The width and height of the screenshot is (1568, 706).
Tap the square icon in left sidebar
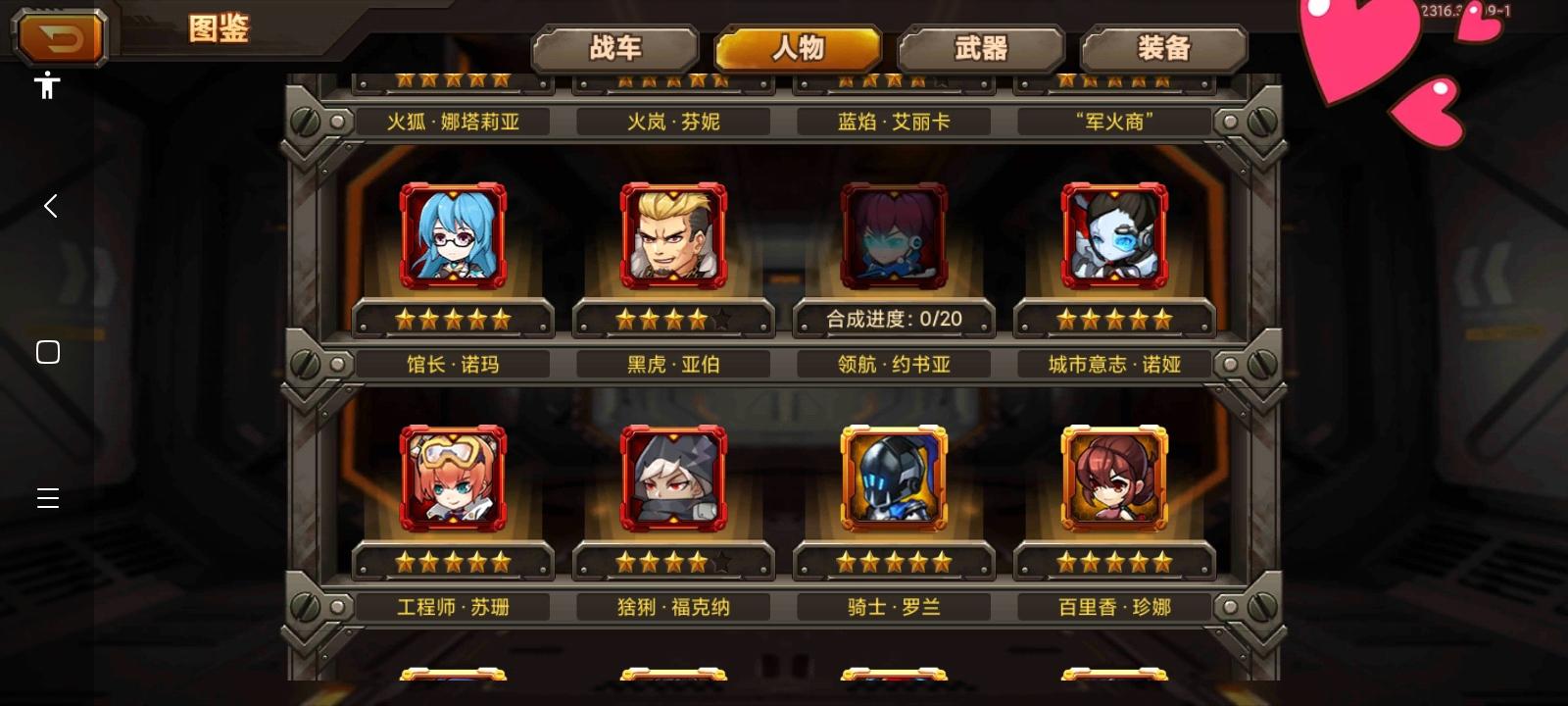point(47,350)
